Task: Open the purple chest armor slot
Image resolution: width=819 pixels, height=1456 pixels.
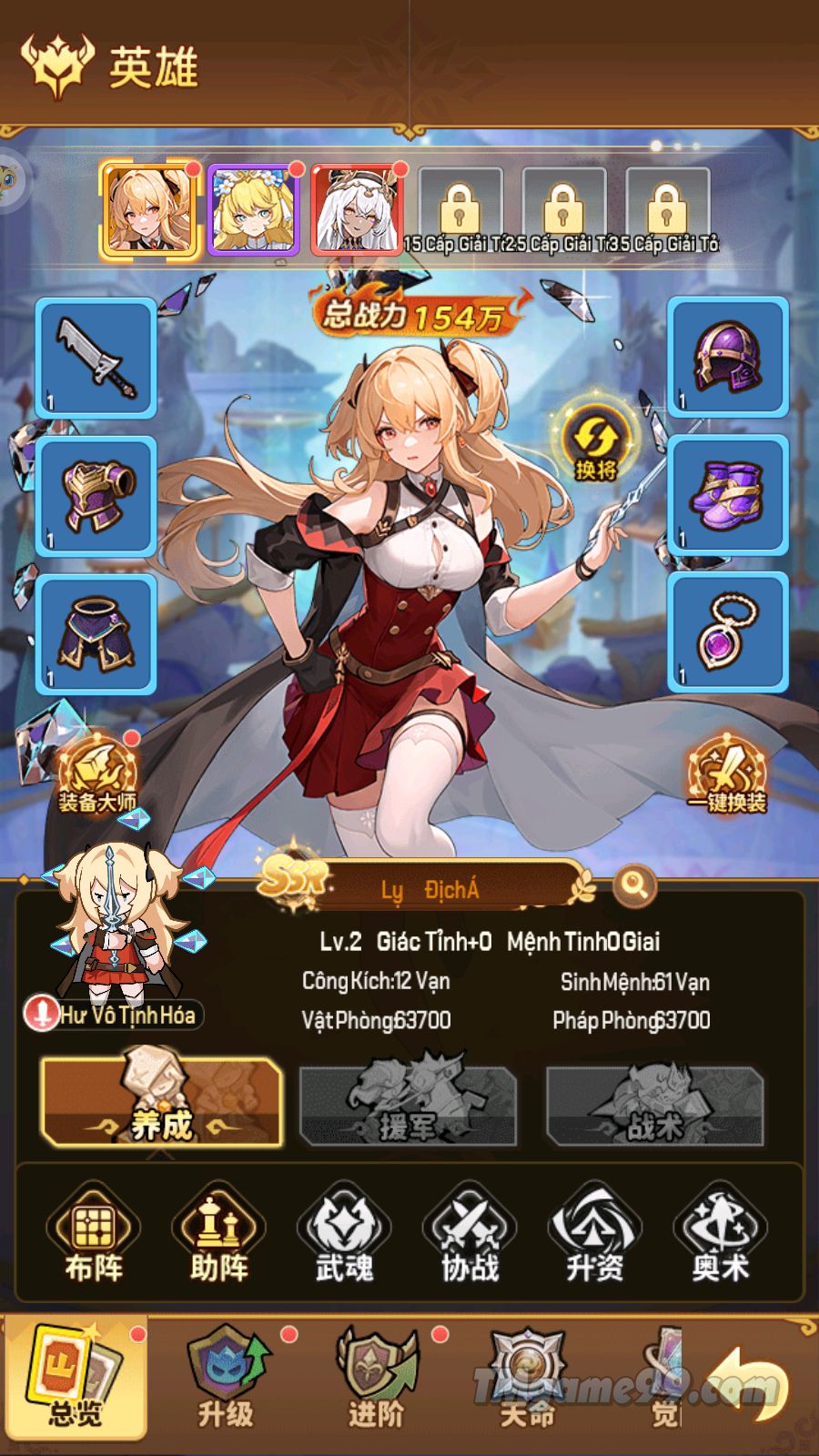Action: click(96, 496)
